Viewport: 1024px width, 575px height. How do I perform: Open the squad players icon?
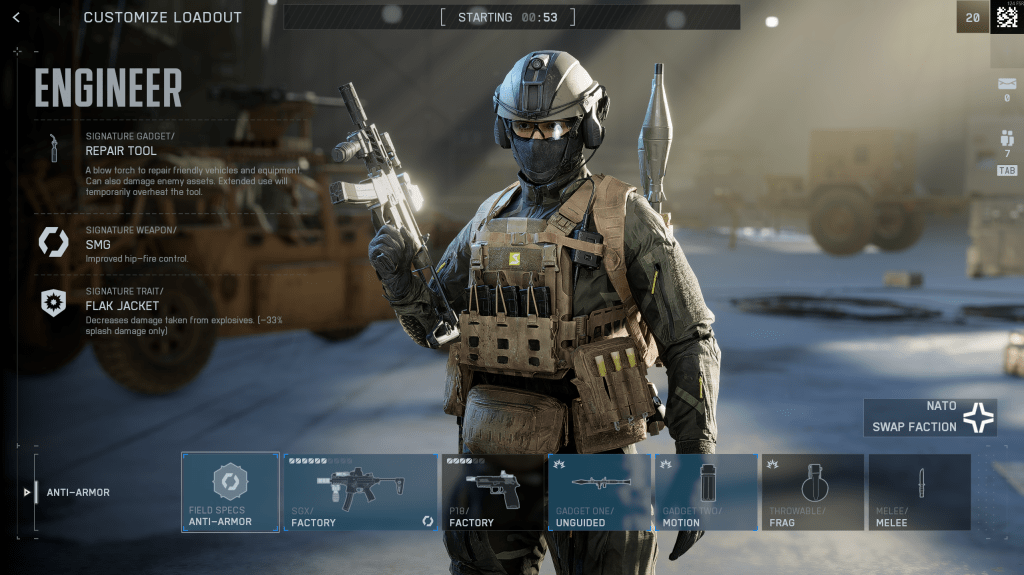click(x=1006, y=139)
